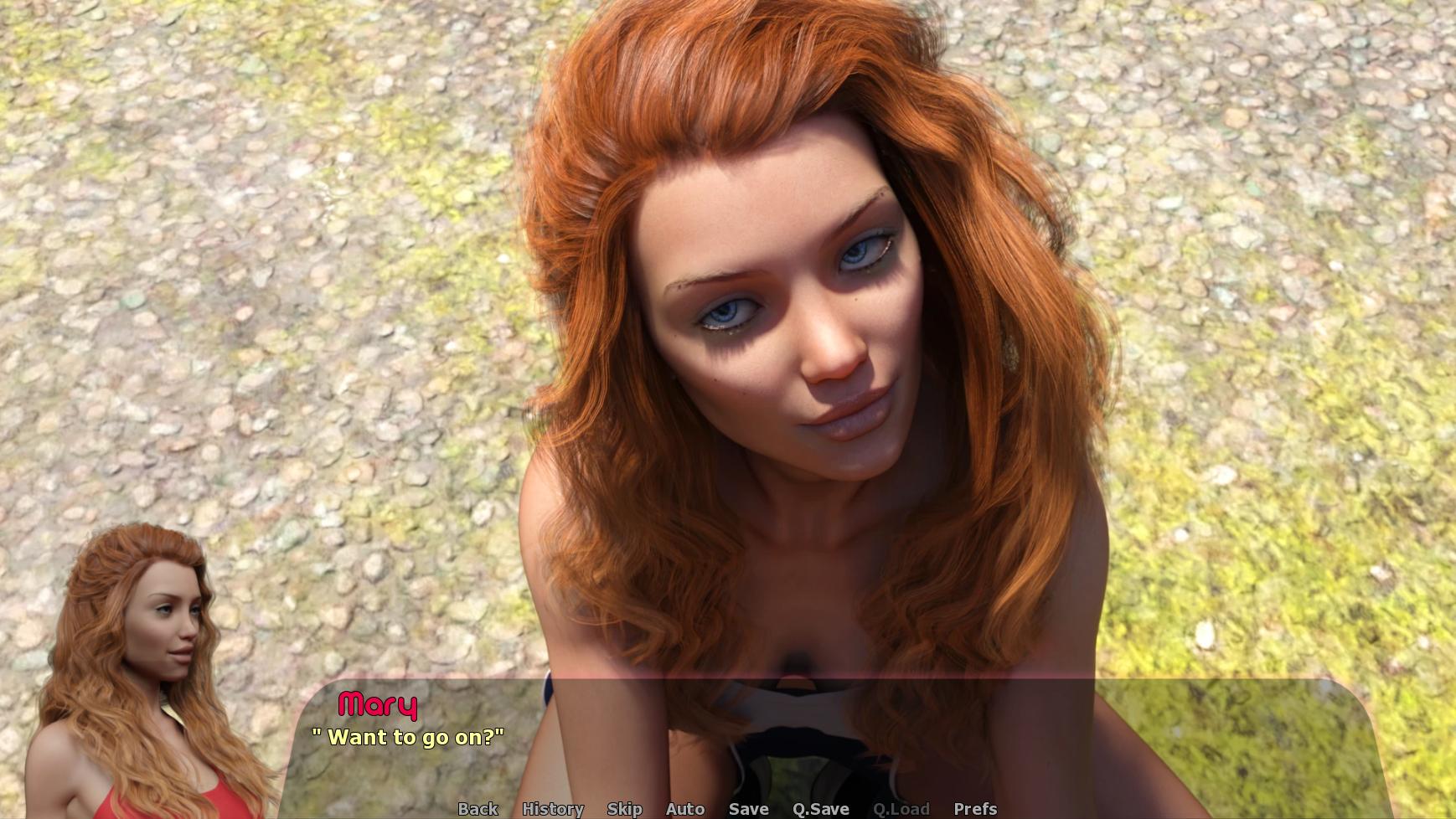
Task: Rewind to the previous line with Back
Action: coord(477,809)
